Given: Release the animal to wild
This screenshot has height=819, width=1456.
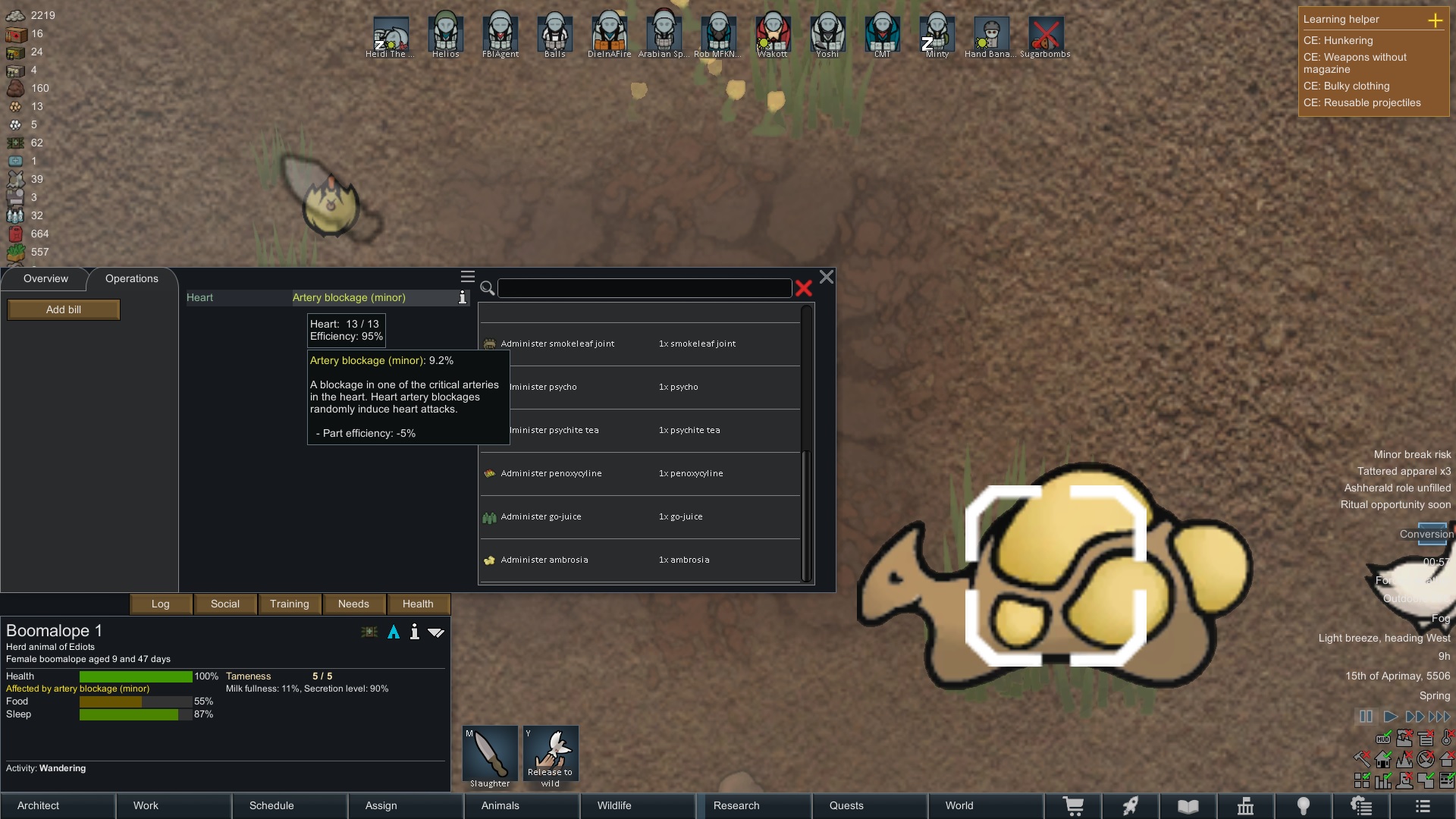Looking at the screenshot, I should [x=551, y=757].
